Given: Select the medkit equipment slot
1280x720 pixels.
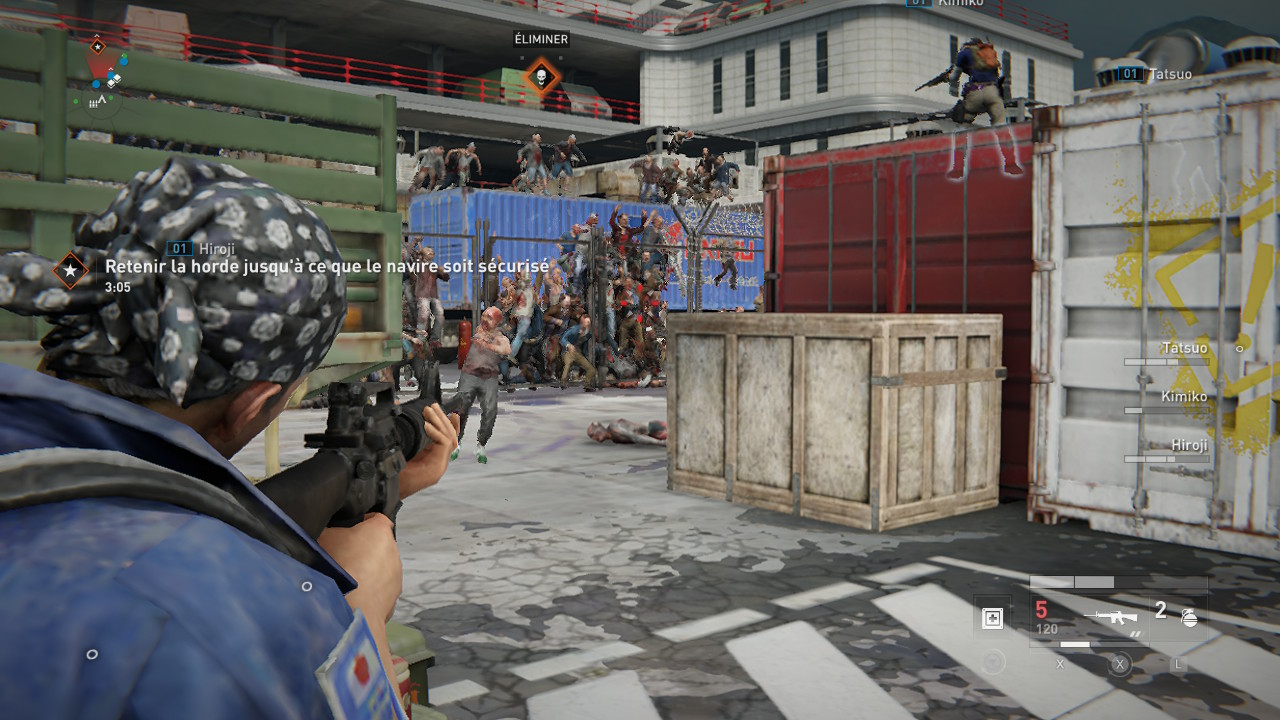Looking at the screenshot, I should pyautogui.click(x=992, y=618).
